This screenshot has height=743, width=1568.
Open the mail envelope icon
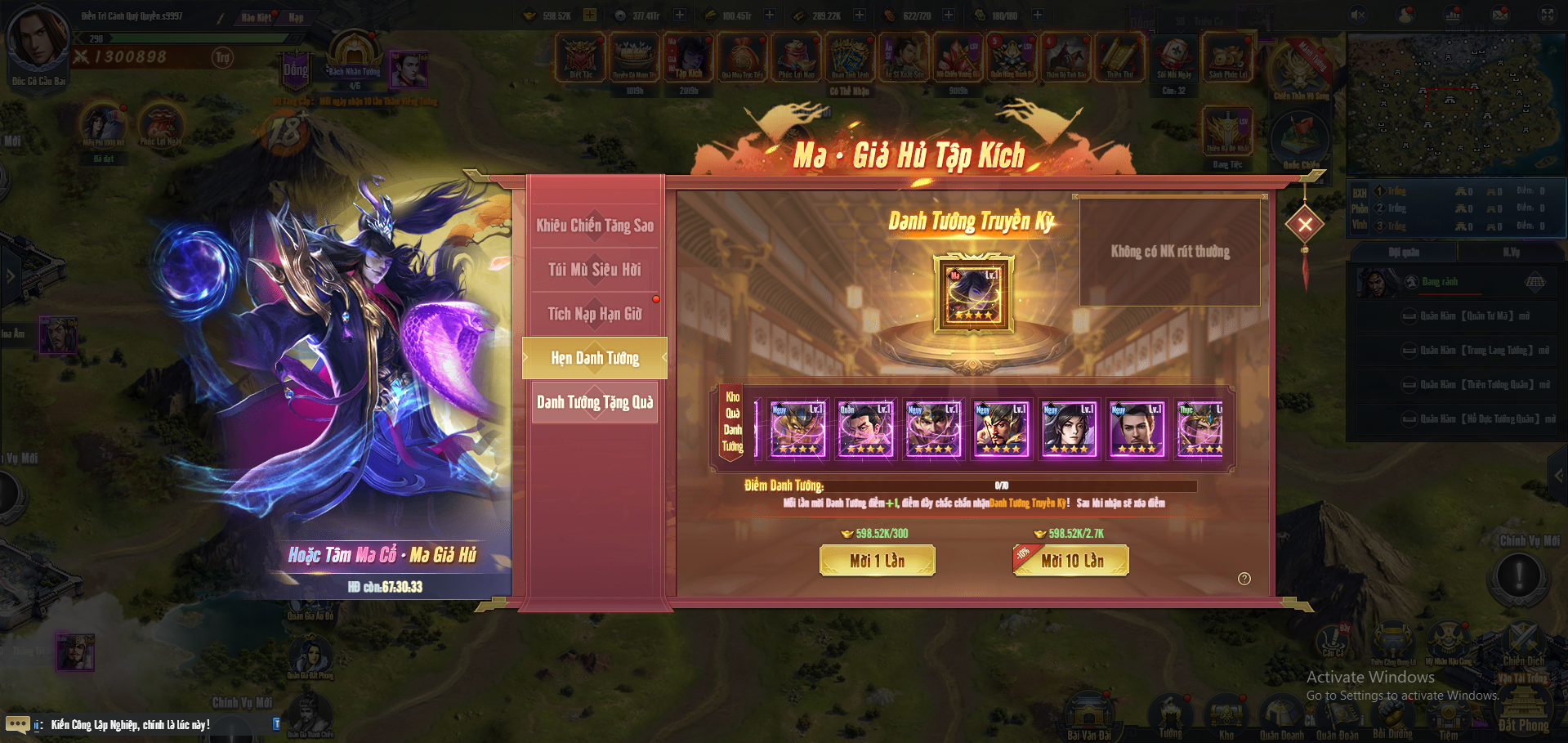pyautogui.click(x=1500, y=15)
